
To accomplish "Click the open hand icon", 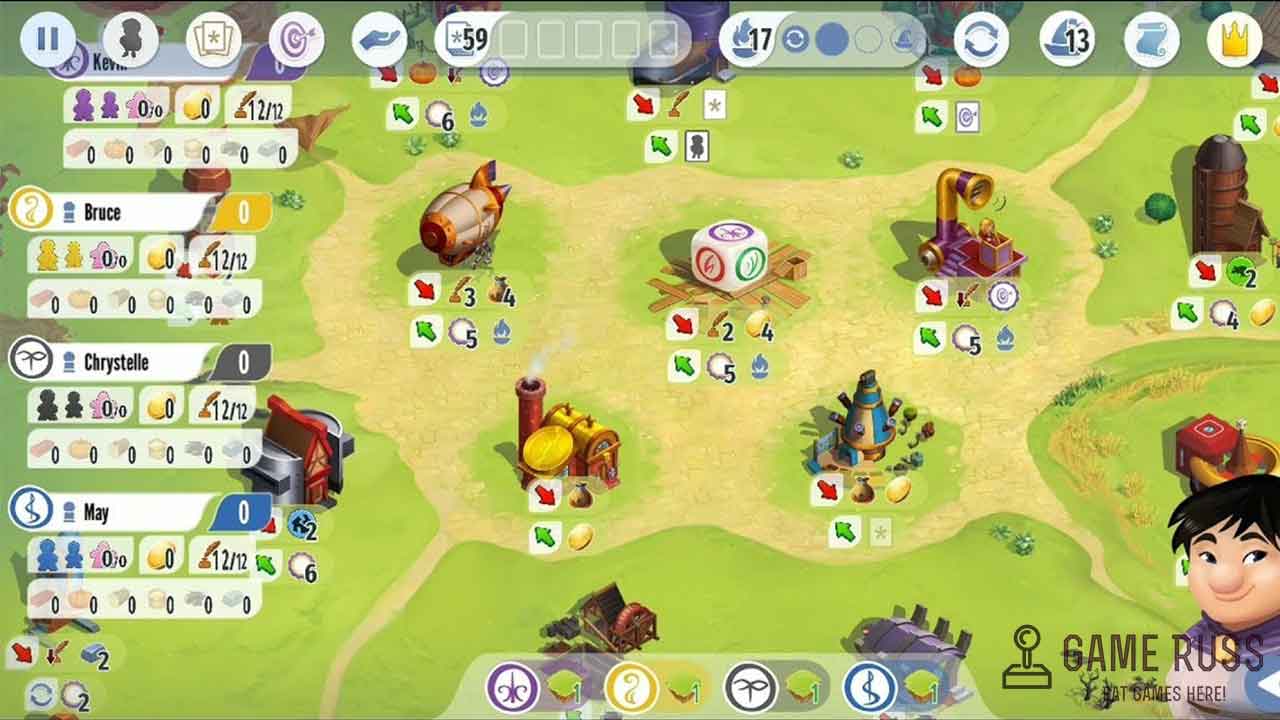I will click(380, 40).
